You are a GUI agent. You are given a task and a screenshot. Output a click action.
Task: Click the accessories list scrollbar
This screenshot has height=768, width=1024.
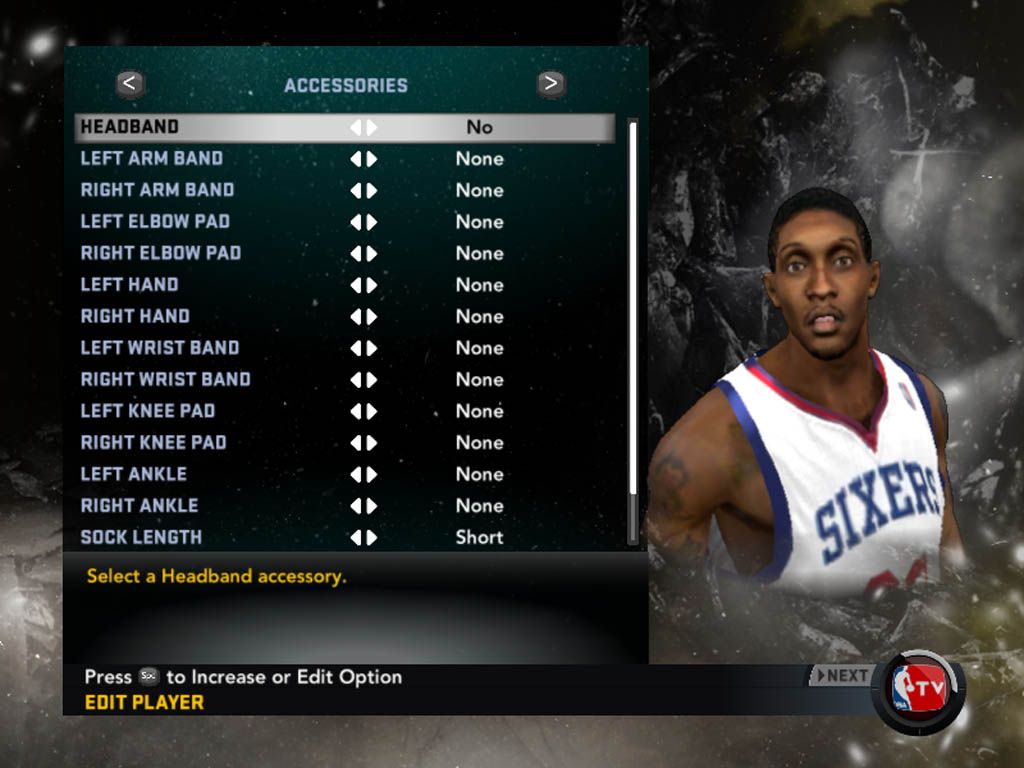tap(632, 330)
